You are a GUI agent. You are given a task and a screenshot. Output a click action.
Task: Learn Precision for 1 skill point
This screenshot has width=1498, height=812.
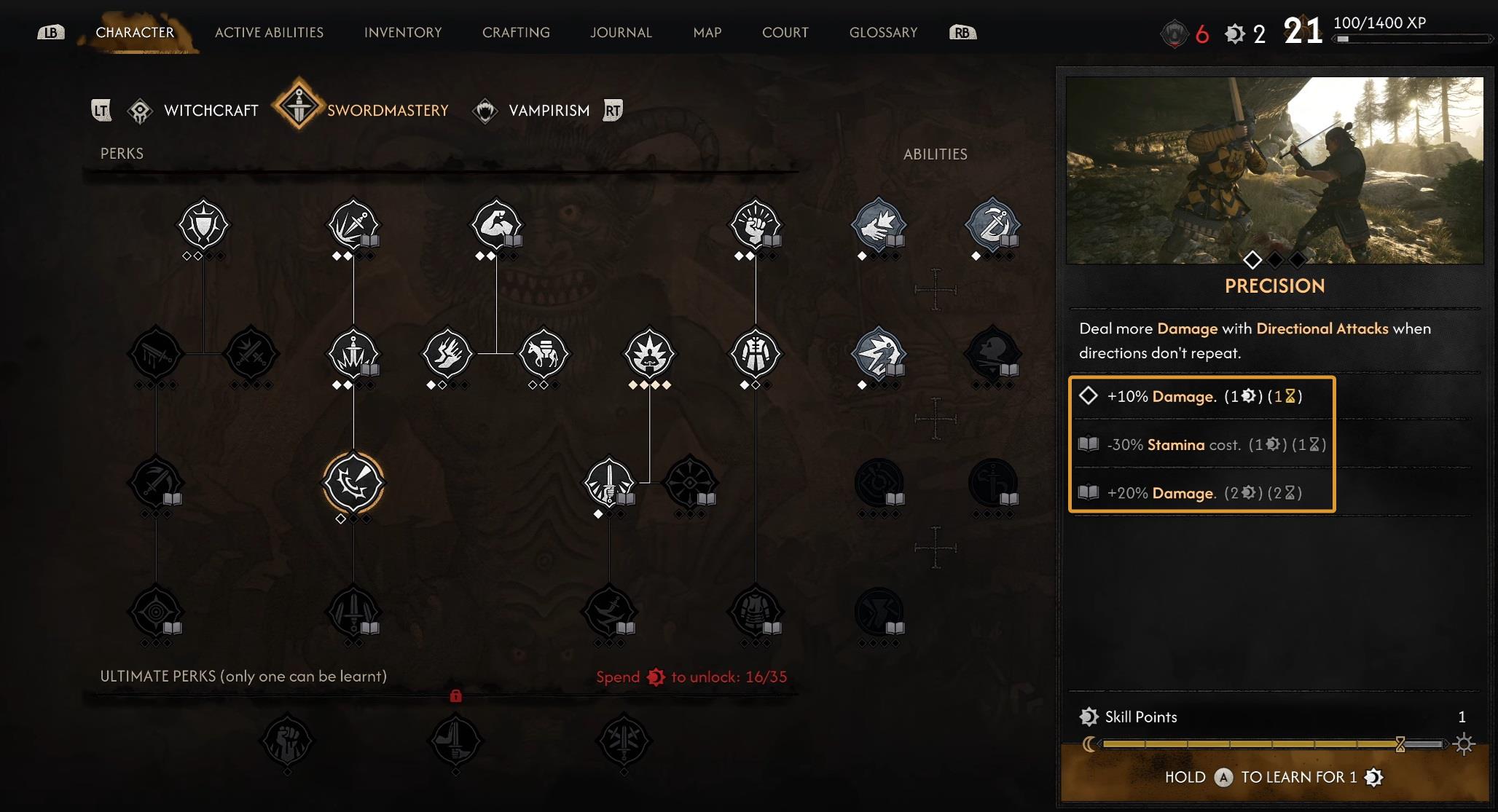click(x=1274, y=777)
